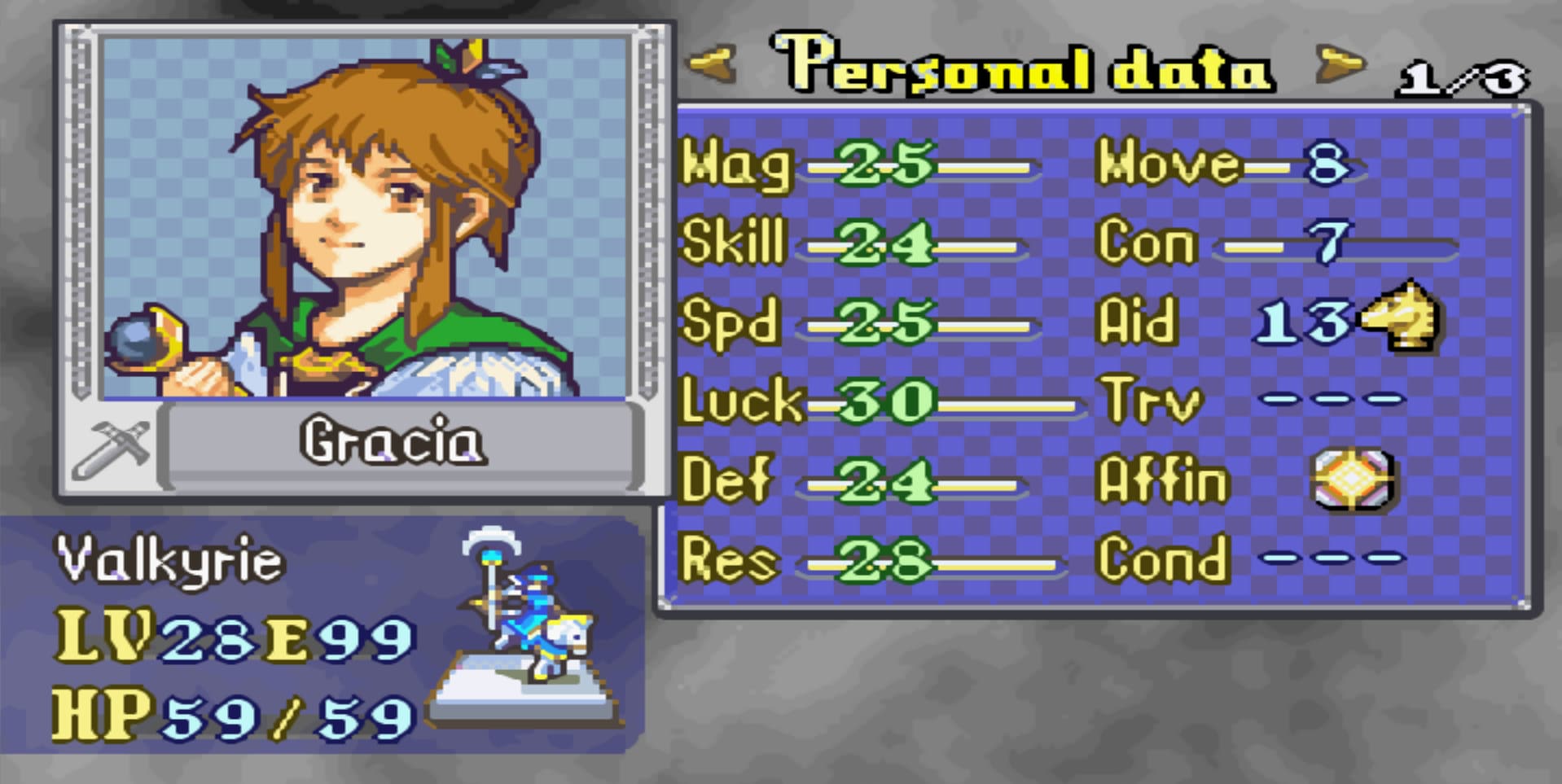Click the horse icon beside Aid
The image size is (1562, 784).
coord(1402,318)
